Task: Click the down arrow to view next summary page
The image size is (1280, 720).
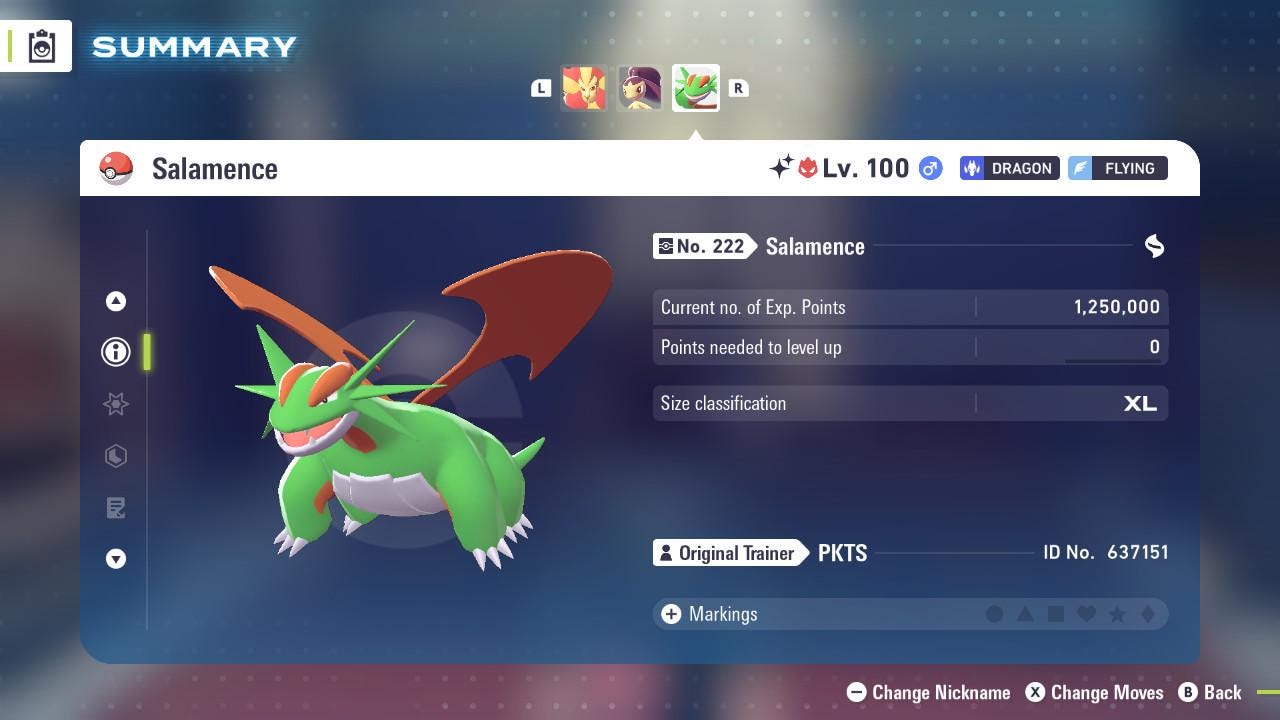Action: [x=115, y=559]
